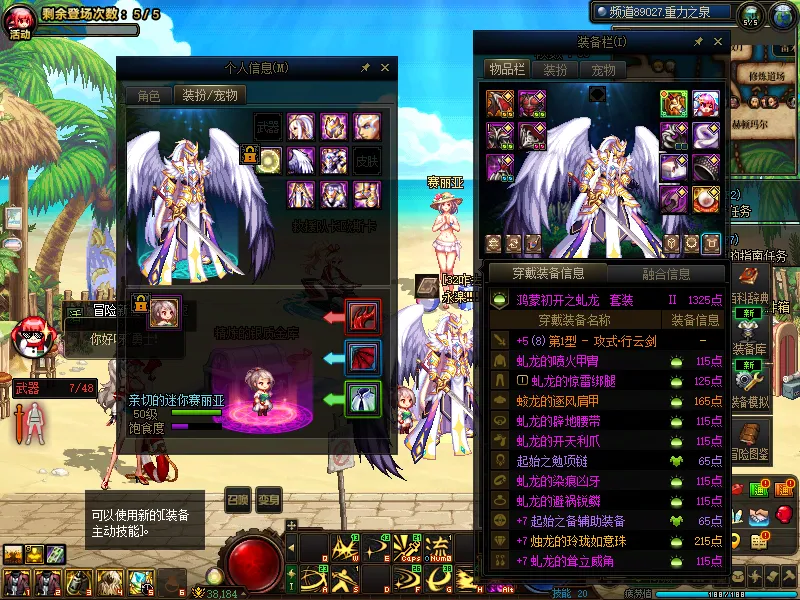The width and height of the screenshot is (800, 600).
Task: Select the 装扮/宠物 costume and pet tab
Action: tap(210, 96)
